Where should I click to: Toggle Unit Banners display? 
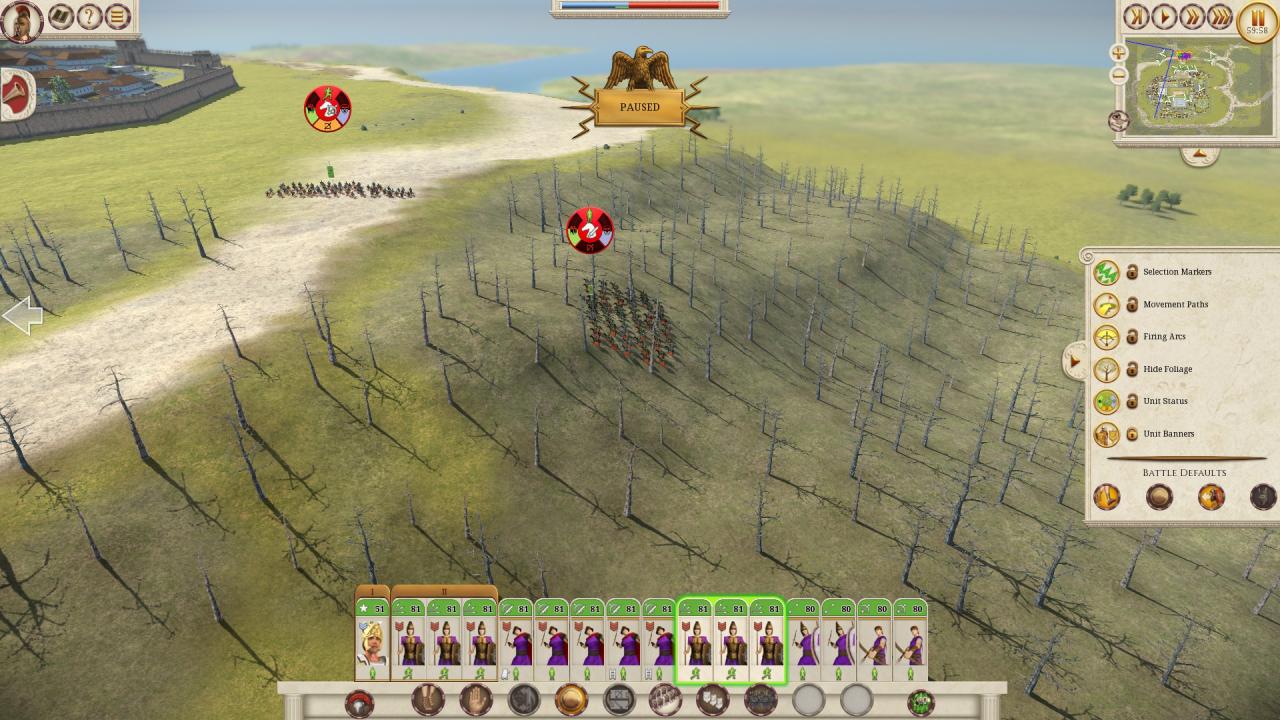click(x=1106, y=434)
